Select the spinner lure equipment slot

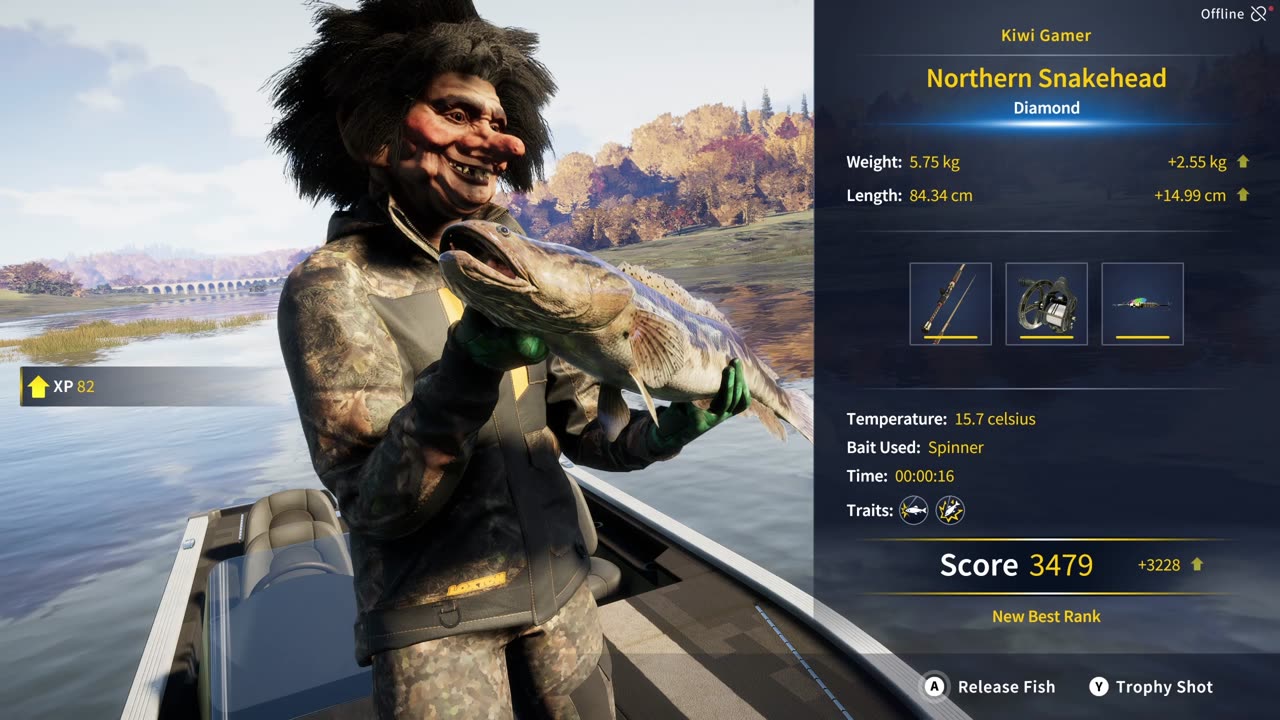(x=1142, y=304)
